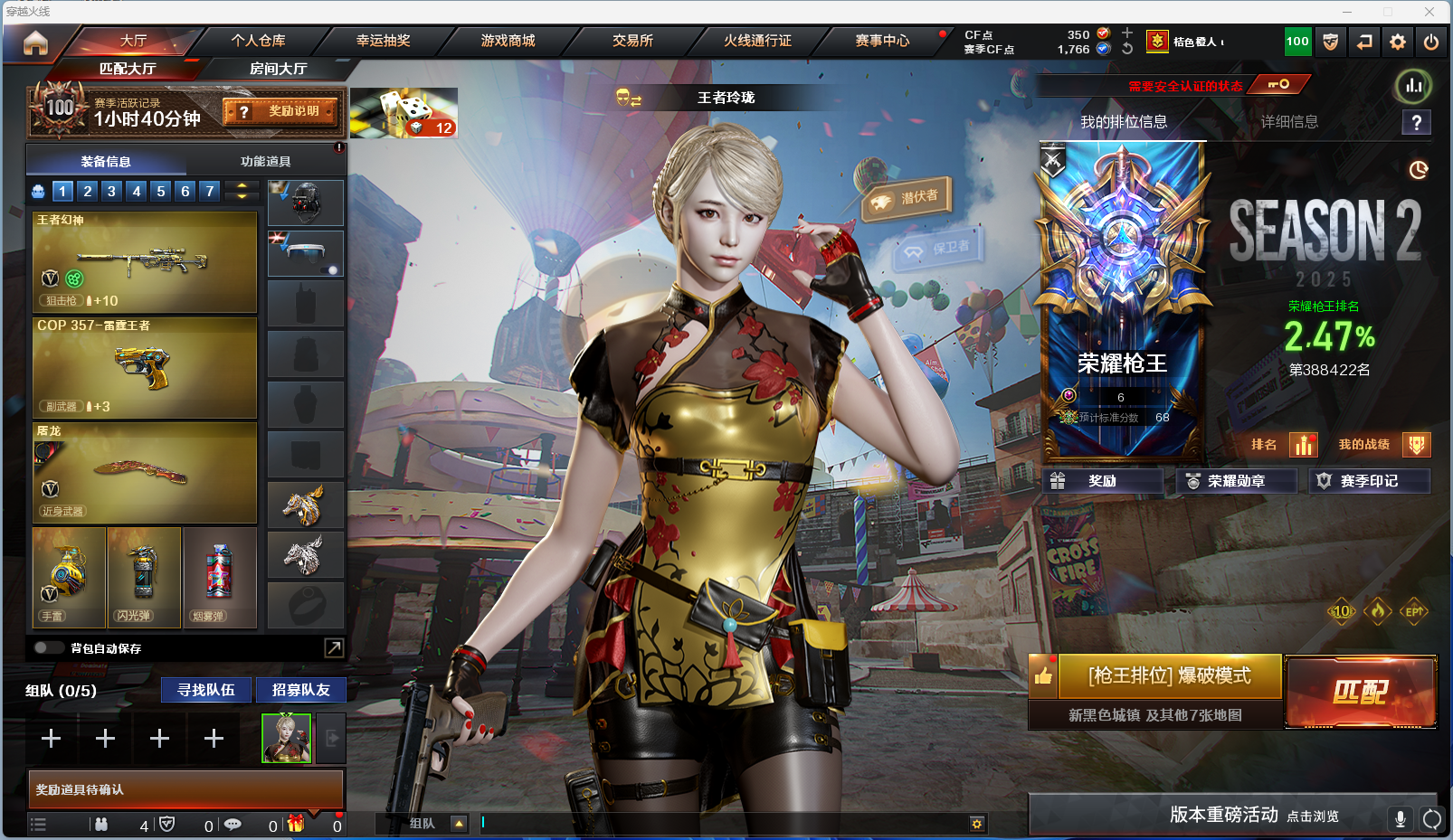Image resolution: width=1453 pixels, height=840 pixels.
Task: Open the 幸运抽奖 lottery page
Action: click(x=383, y=41)
